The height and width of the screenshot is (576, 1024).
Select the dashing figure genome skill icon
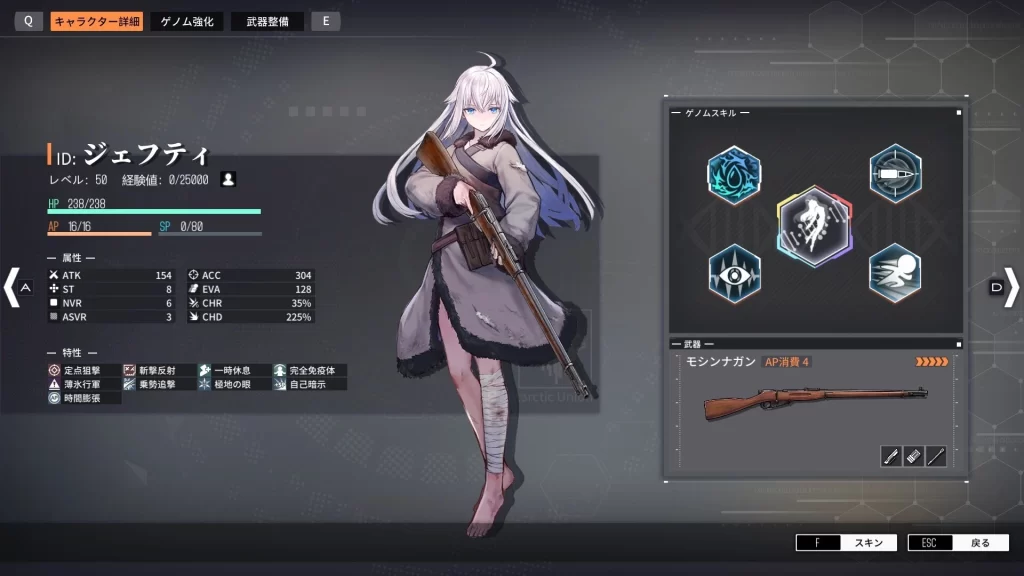tap(894, 272)
